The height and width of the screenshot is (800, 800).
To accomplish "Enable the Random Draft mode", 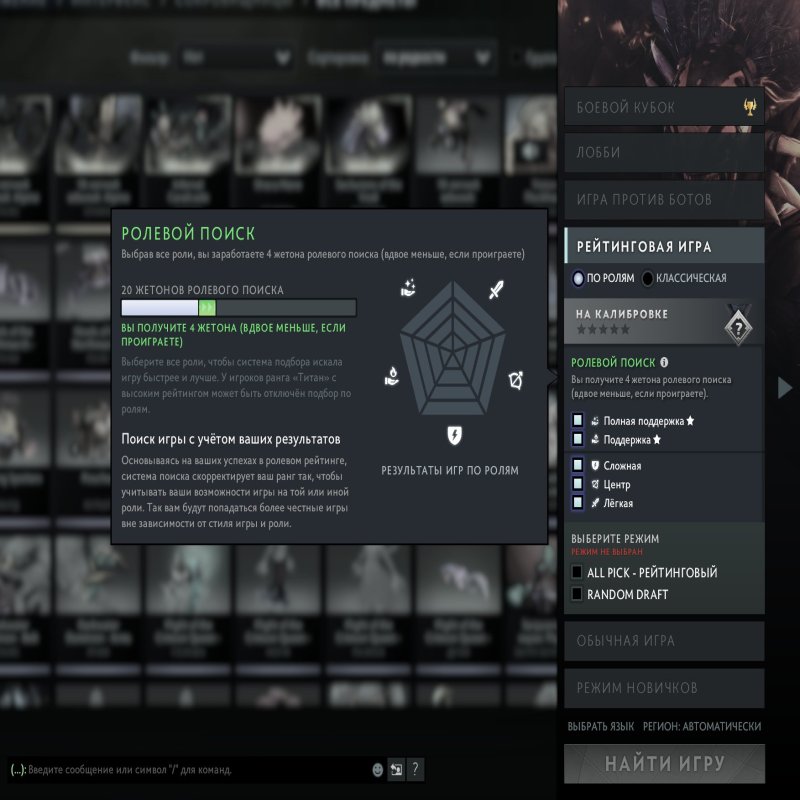I will [577, 594].
